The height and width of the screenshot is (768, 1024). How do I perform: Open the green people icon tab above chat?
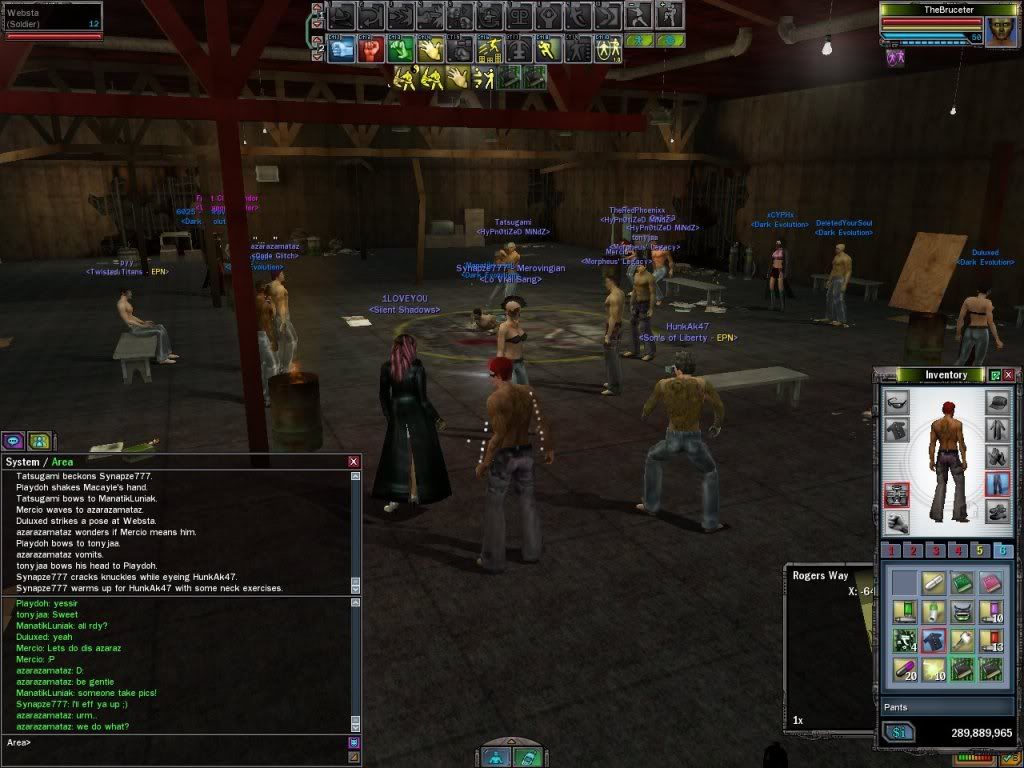[x=38, y=440]
